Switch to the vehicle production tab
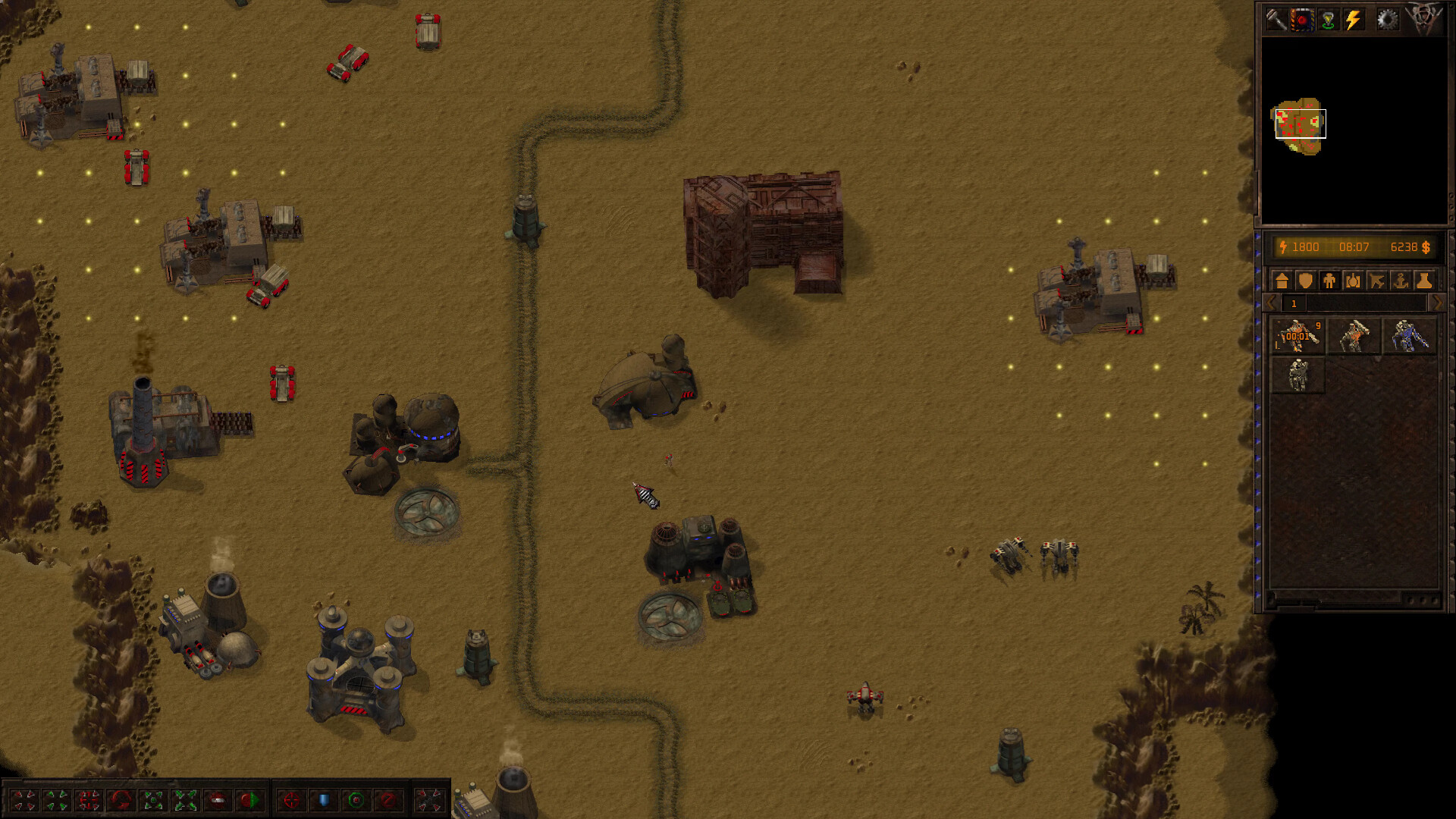This screenshot has height=819, width=1456. point(1352,280)
